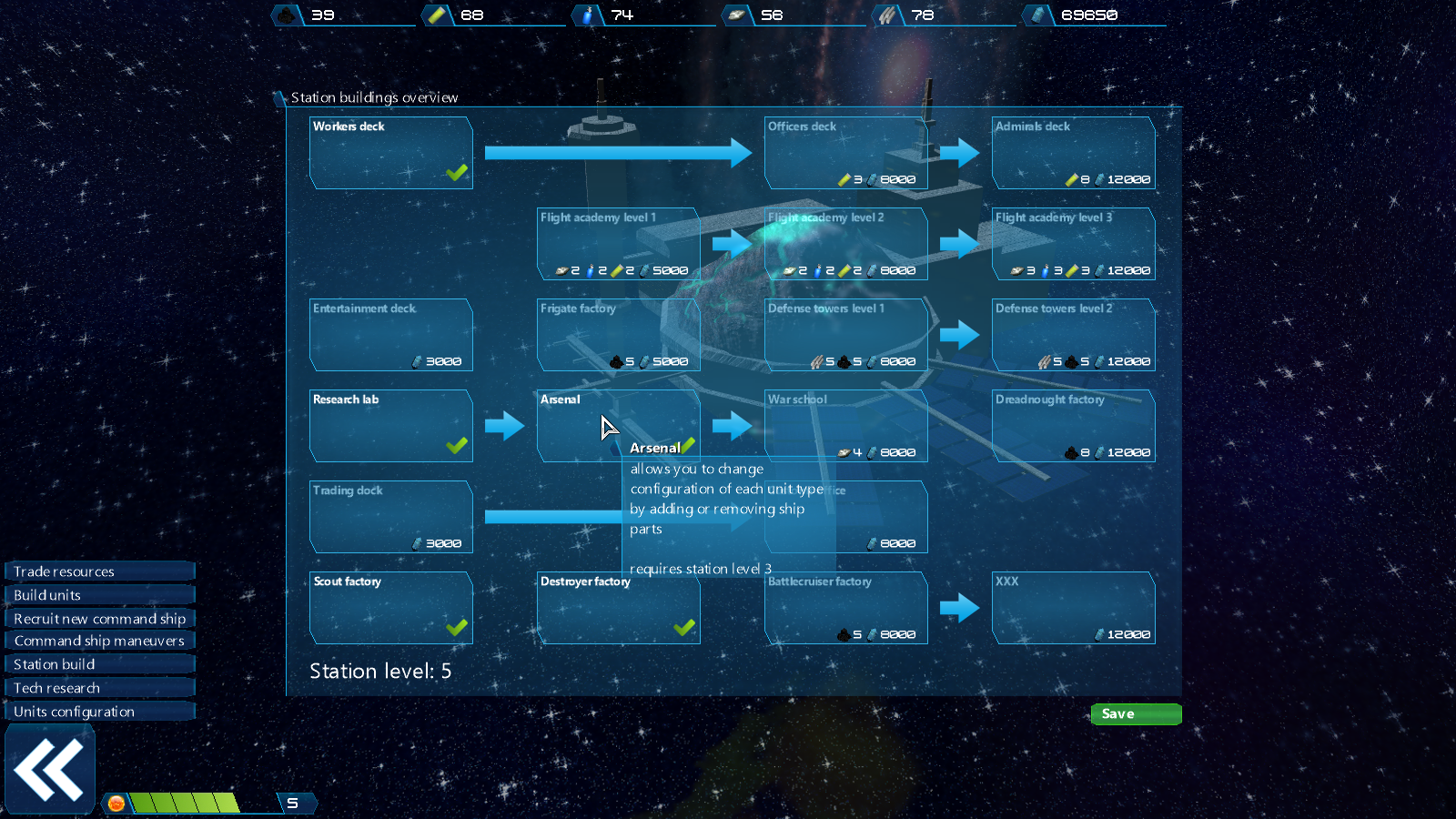The width and height of the screenshot is (1456, 819).
Task: Select the Dreadnought factory tile
Action: point(1073,426)
